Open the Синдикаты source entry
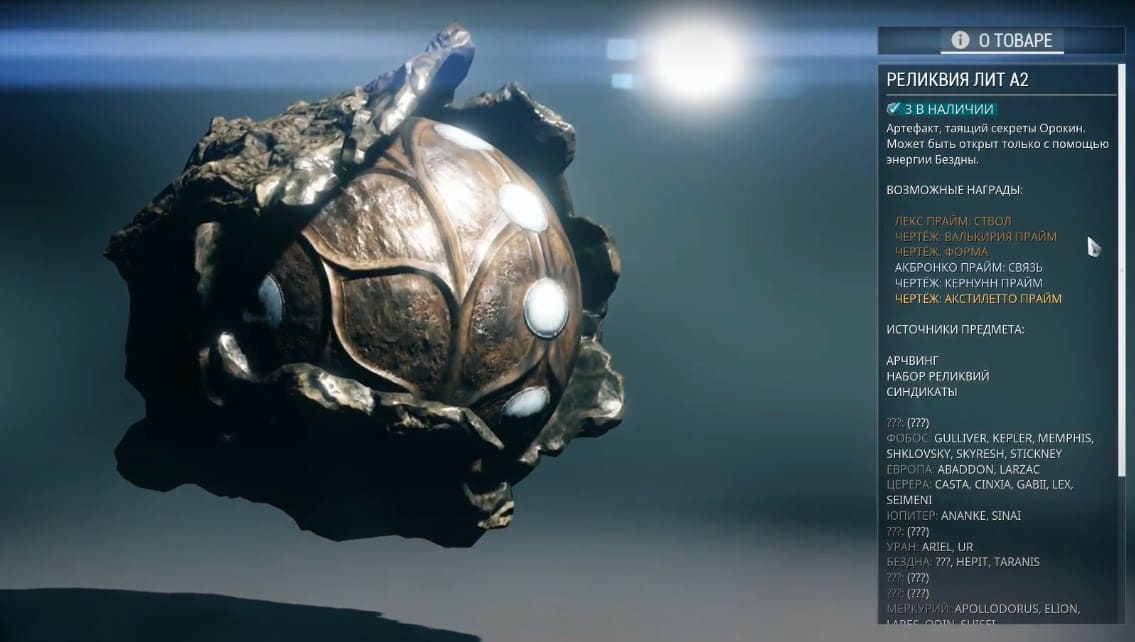The width and height of the screenshot is (1135, 642). click(x=921, y=392)
